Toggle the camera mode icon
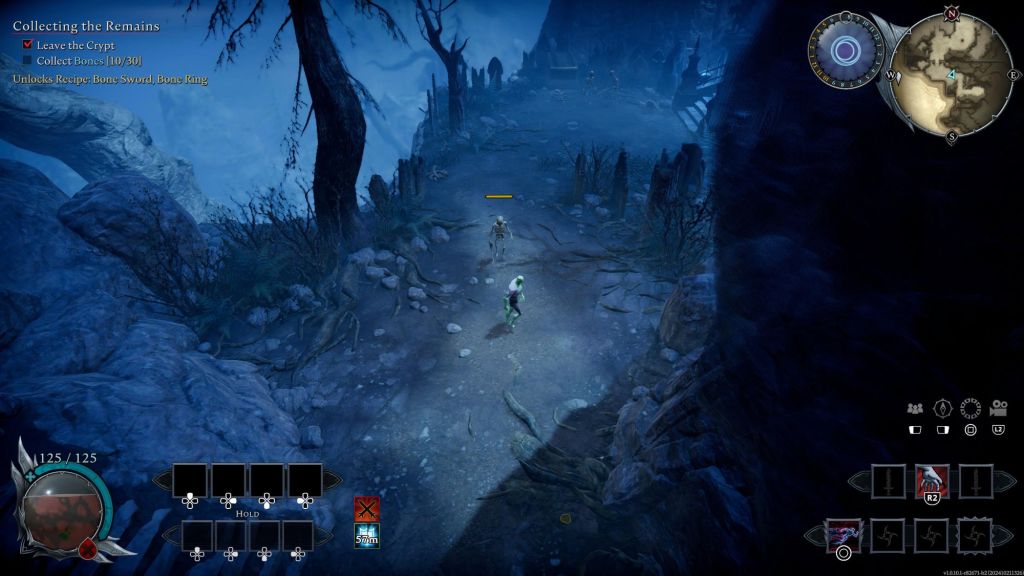This screenshot has width=1024, height=576. (998, 408)
